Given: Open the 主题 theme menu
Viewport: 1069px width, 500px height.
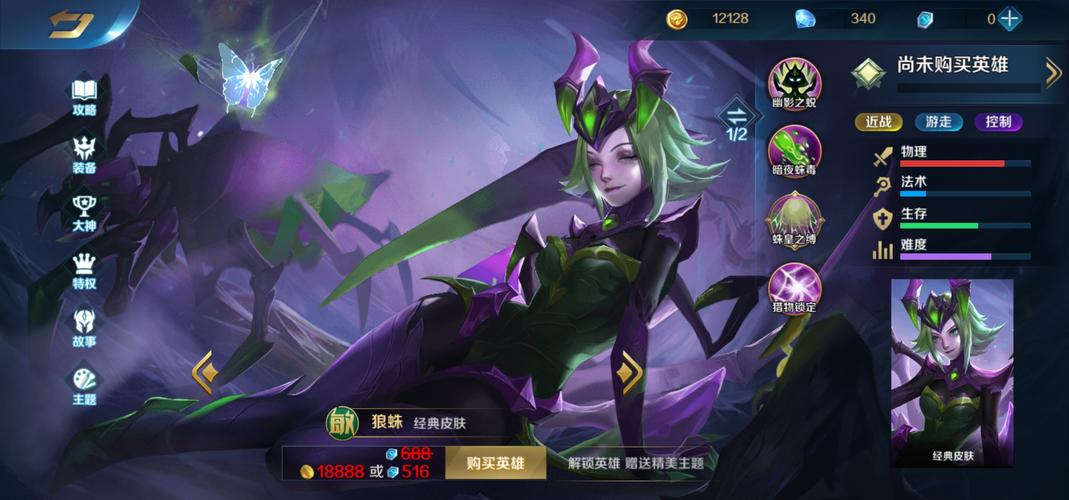Looking at the screenshot, I should point(84,385).
